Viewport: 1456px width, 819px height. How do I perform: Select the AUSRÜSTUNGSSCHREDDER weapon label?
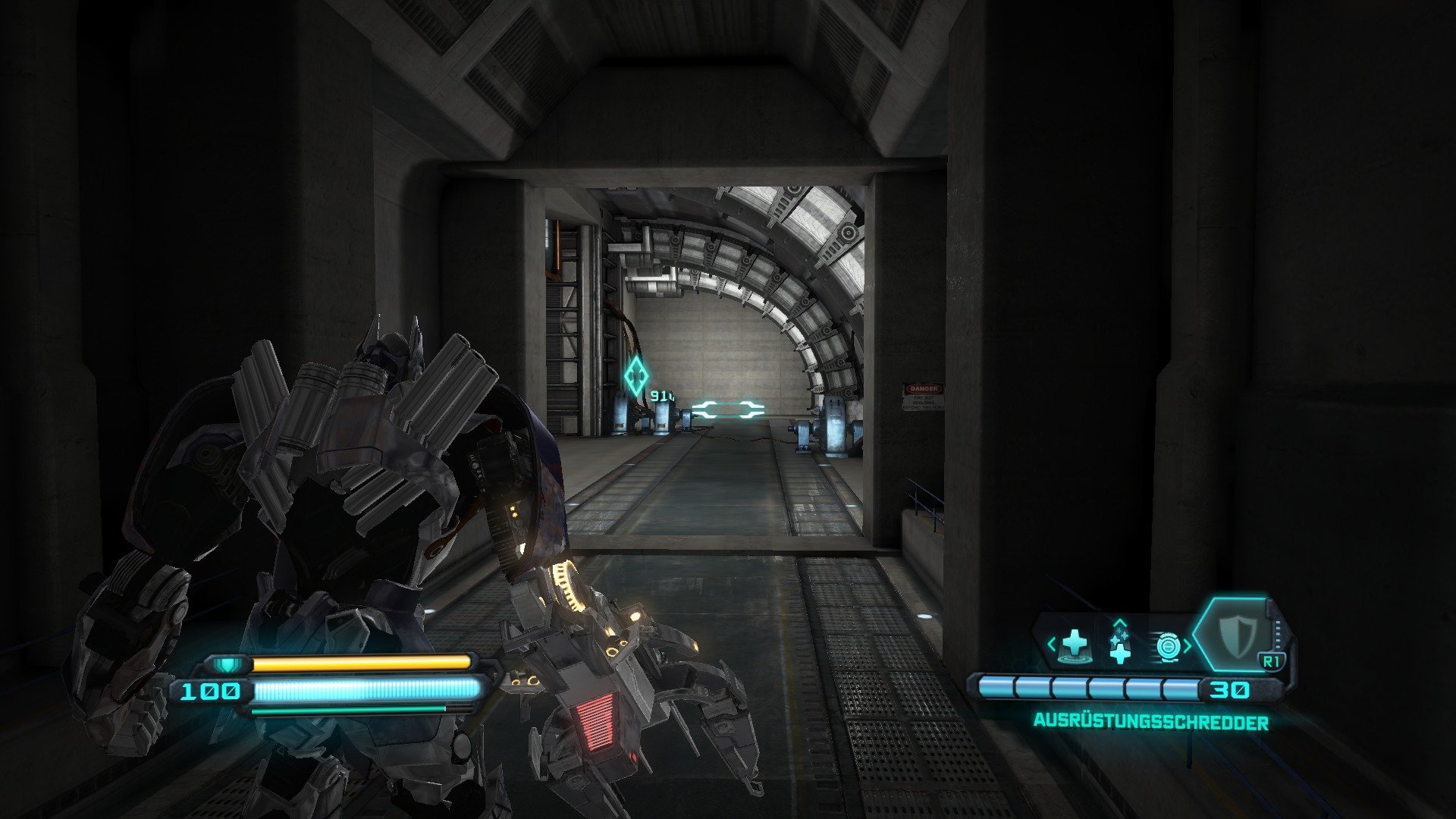pyautogui.click(x=1153, y=723)
